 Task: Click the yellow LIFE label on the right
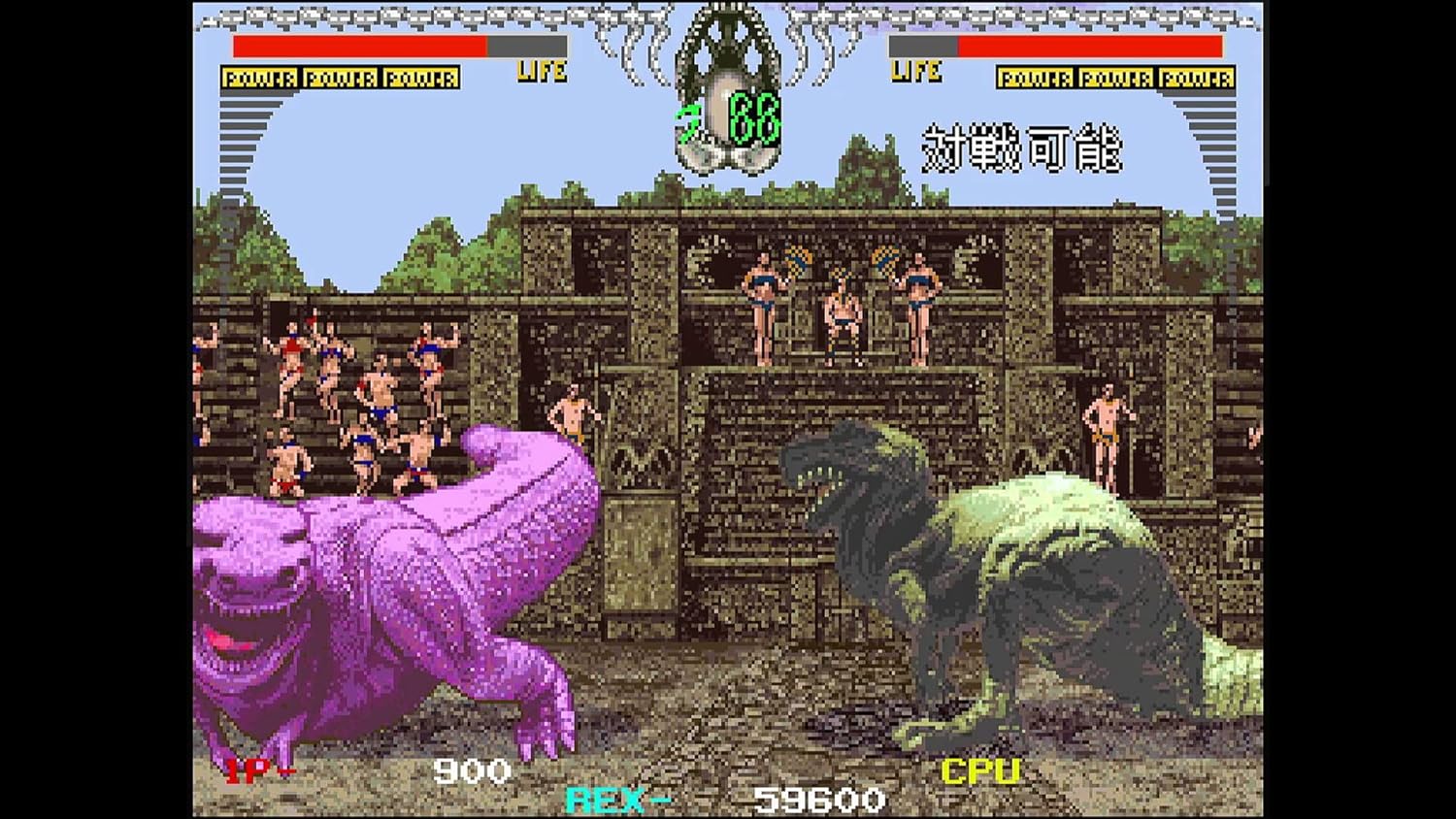pyautogui.click(x=913, y=71)
